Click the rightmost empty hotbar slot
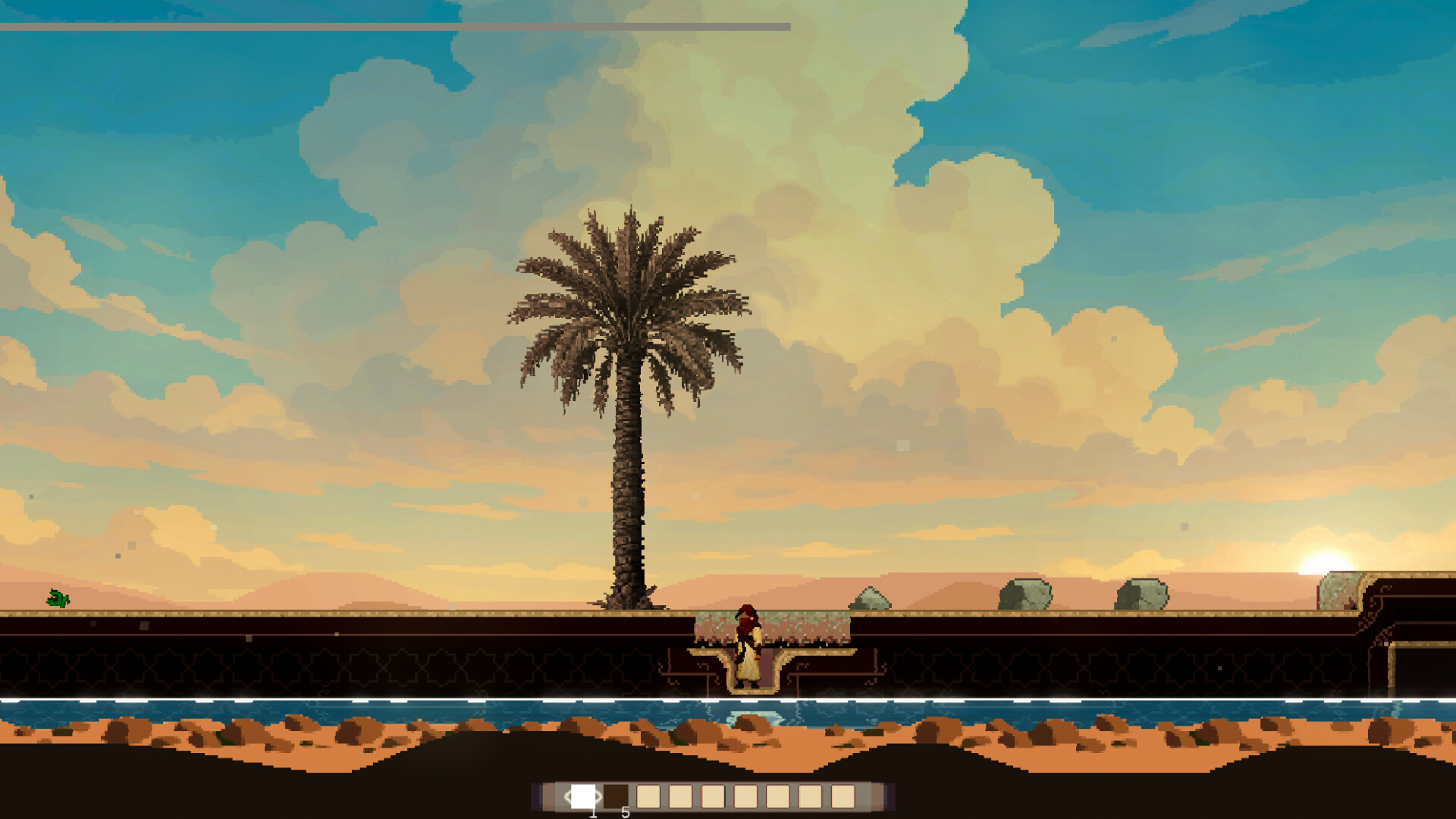The image size is (1456, 819). (843, 796)
